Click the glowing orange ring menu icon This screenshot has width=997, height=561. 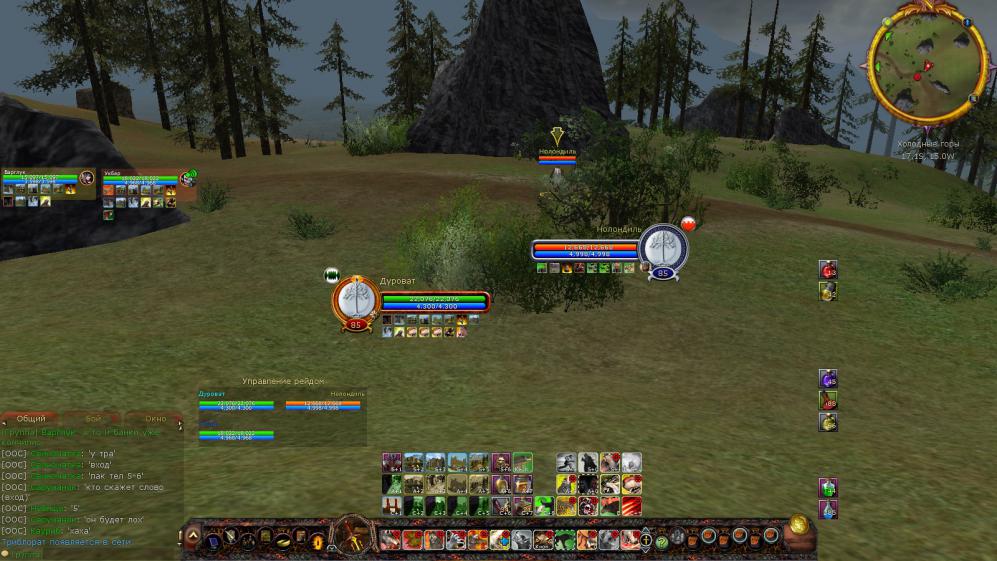click(319, 541)
